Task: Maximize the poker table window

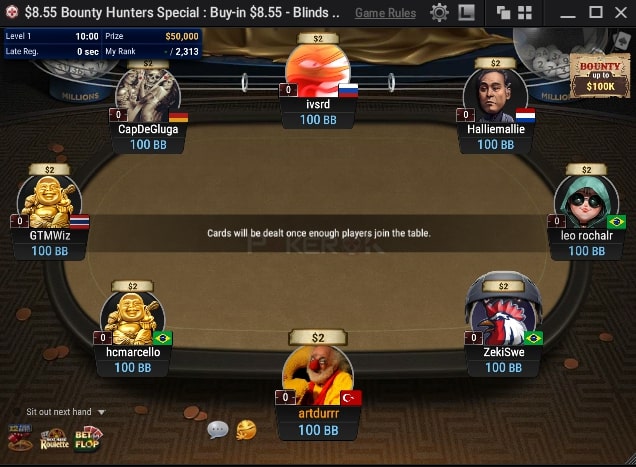Action: [x=595, y=13]
